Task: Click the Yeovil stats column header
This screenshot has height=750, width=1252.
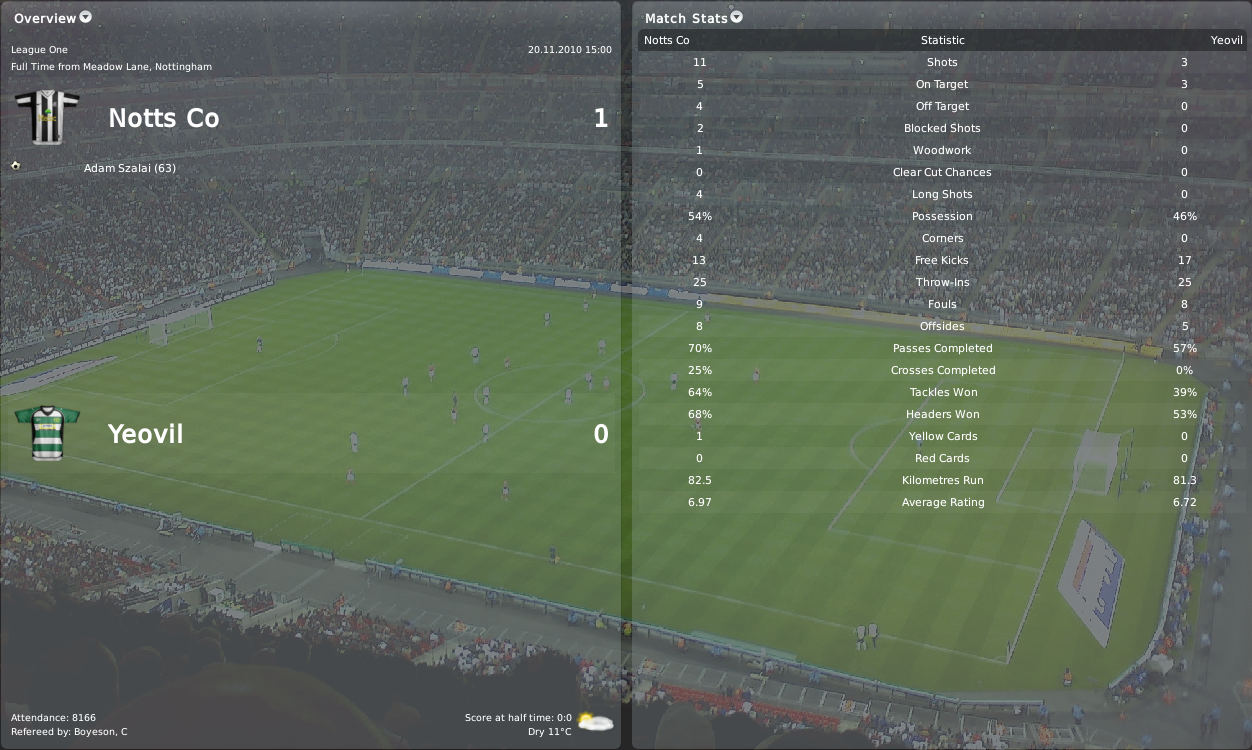Action: [x=1226, y=40]
